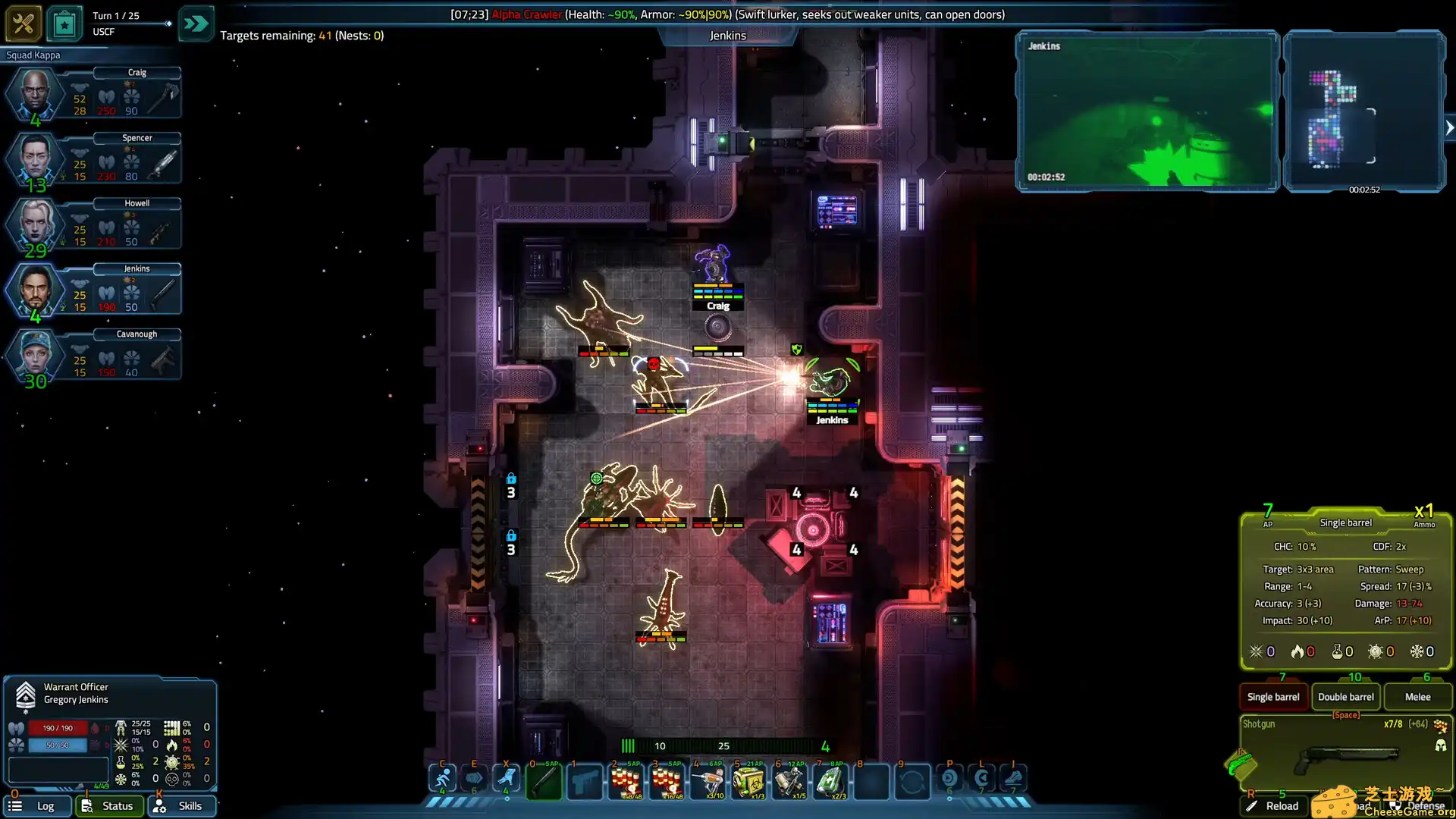Open the wrench and screwdriver options menu

[x=23, y=24]
